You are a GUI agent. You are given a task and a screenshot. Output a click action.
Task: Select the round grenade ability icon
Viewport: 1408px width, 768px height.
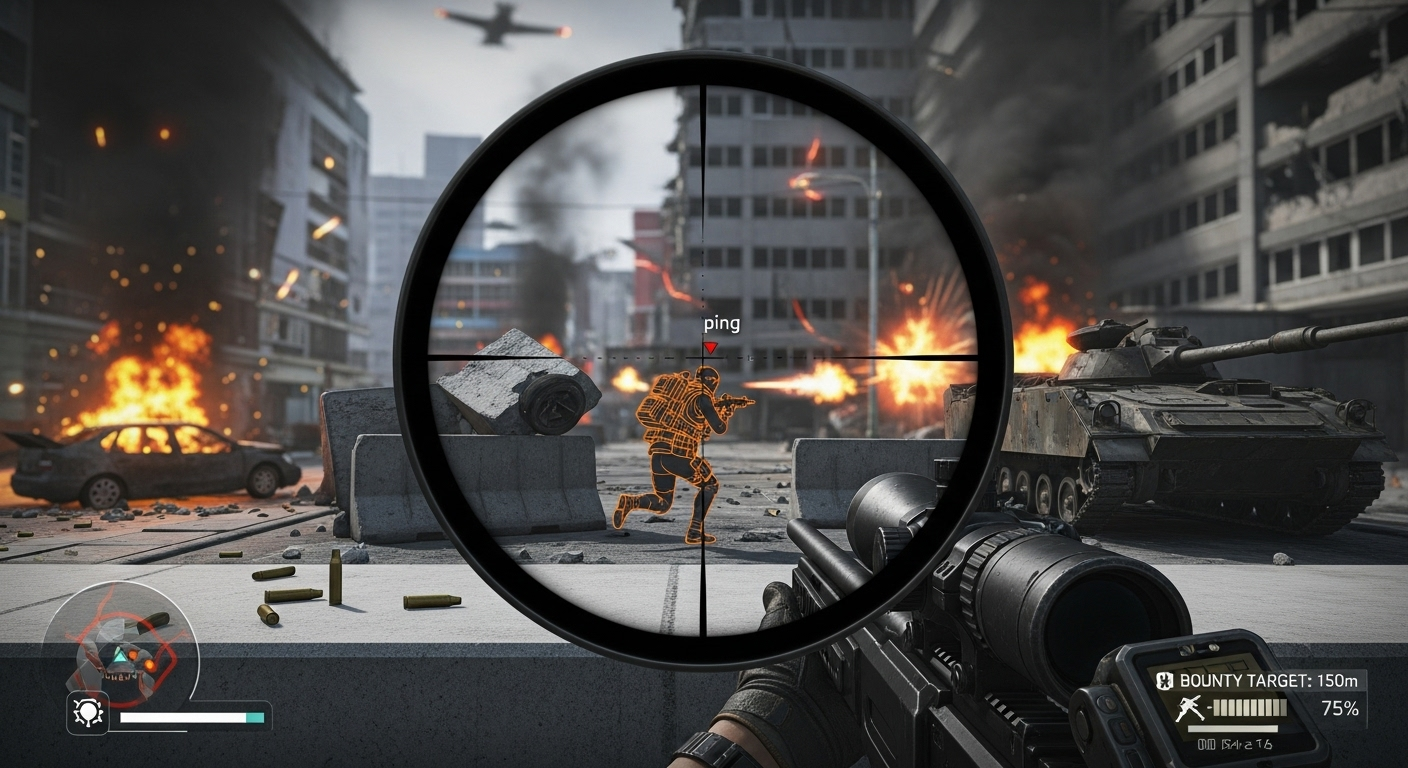(x=87, y=713)
